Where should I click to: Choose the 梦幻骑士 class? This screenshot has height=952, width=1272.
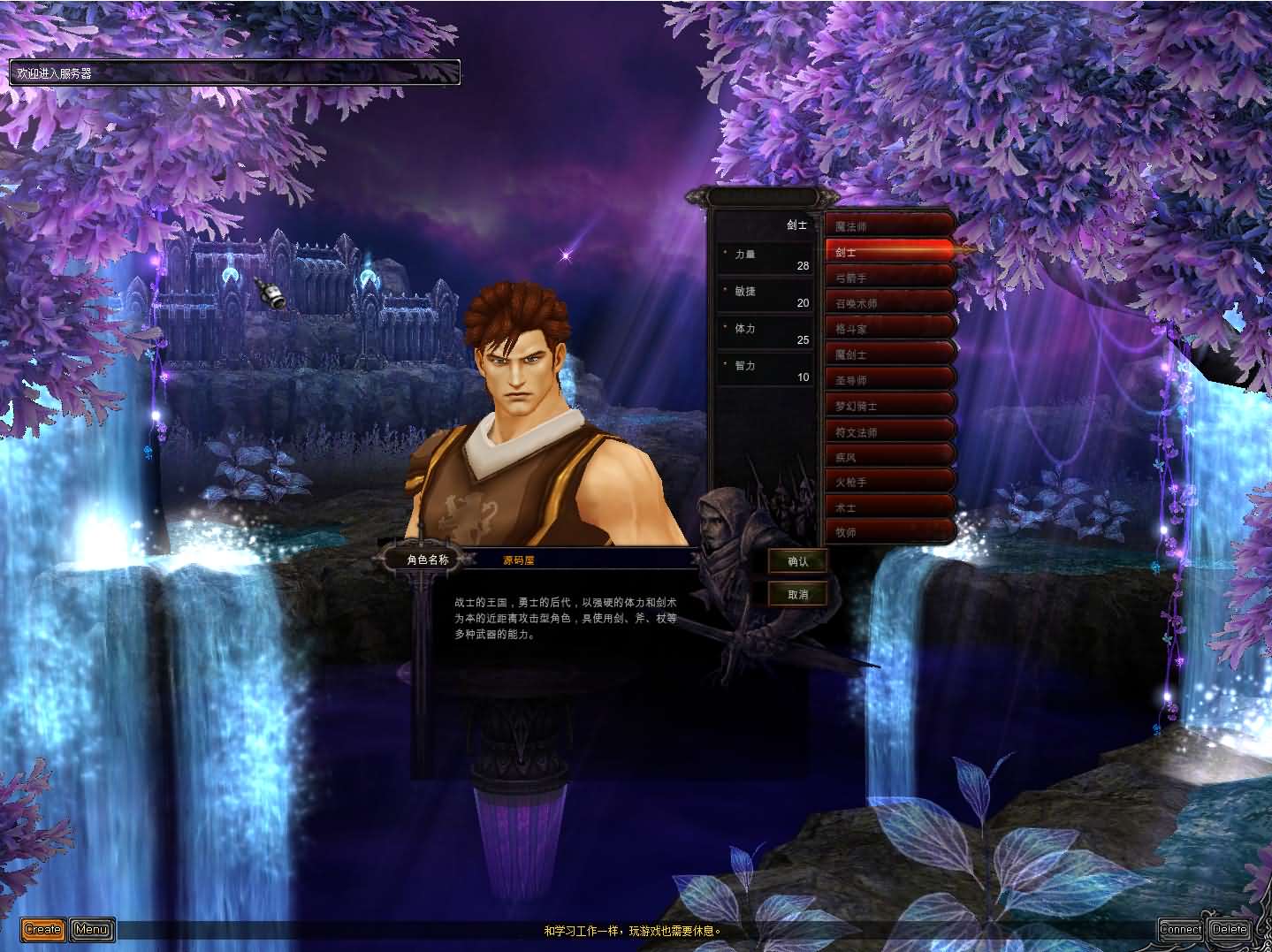coord(889,406)
